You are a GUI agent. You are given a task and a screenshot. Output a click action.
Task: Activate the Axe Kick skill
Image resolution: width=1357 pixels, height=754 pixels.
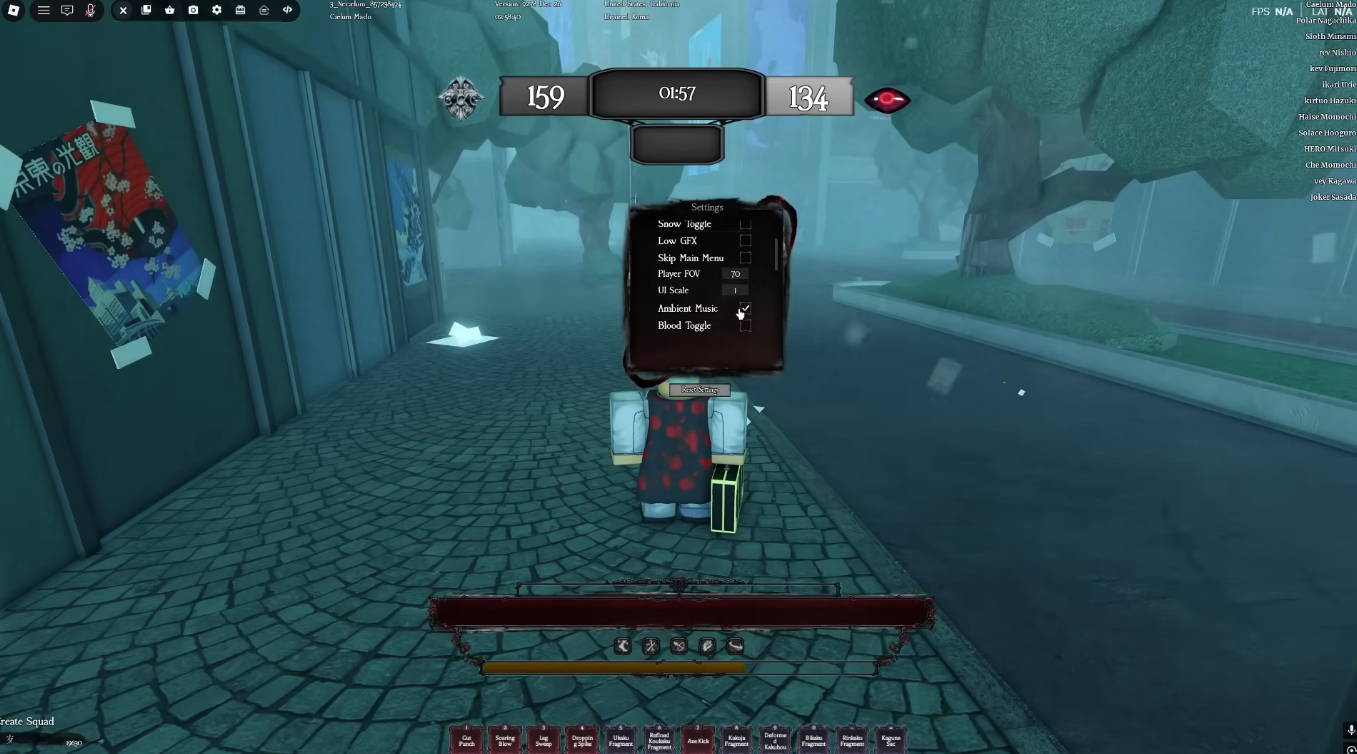pyautogui.click(x=698, y=738)
